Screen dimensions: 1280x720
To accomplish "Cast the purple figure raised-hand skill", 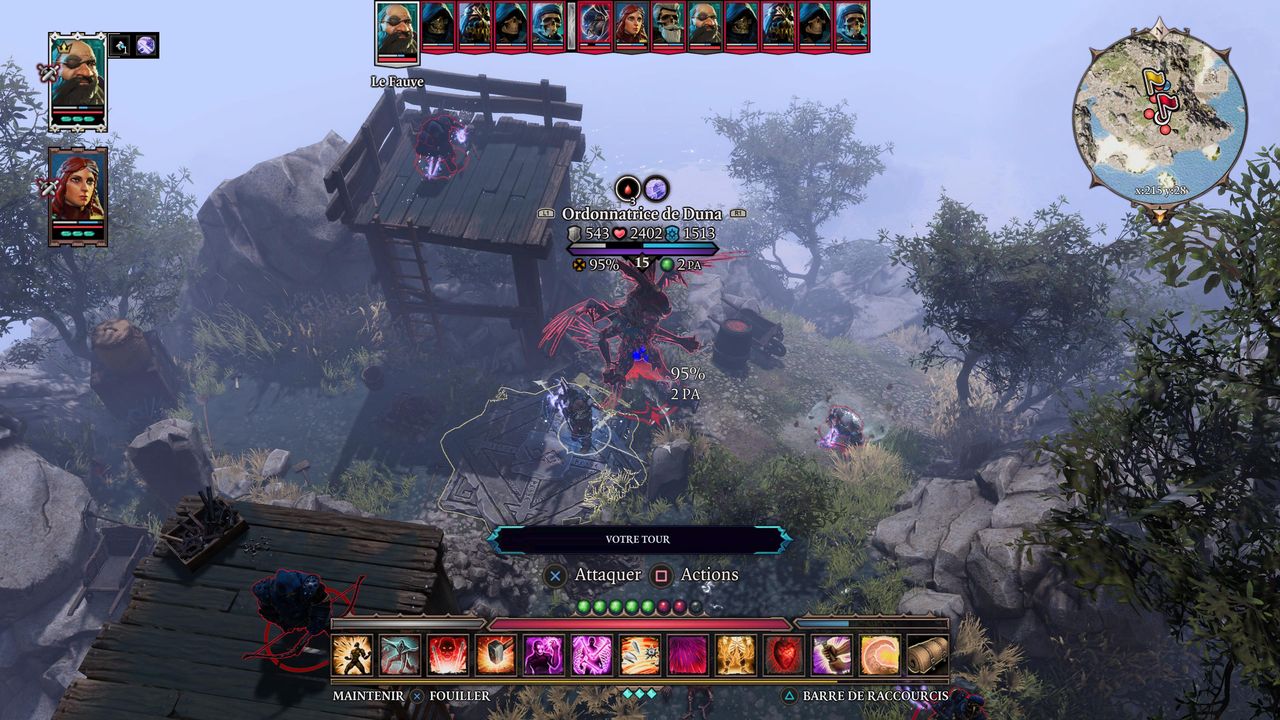I will (x=544, y=654).
